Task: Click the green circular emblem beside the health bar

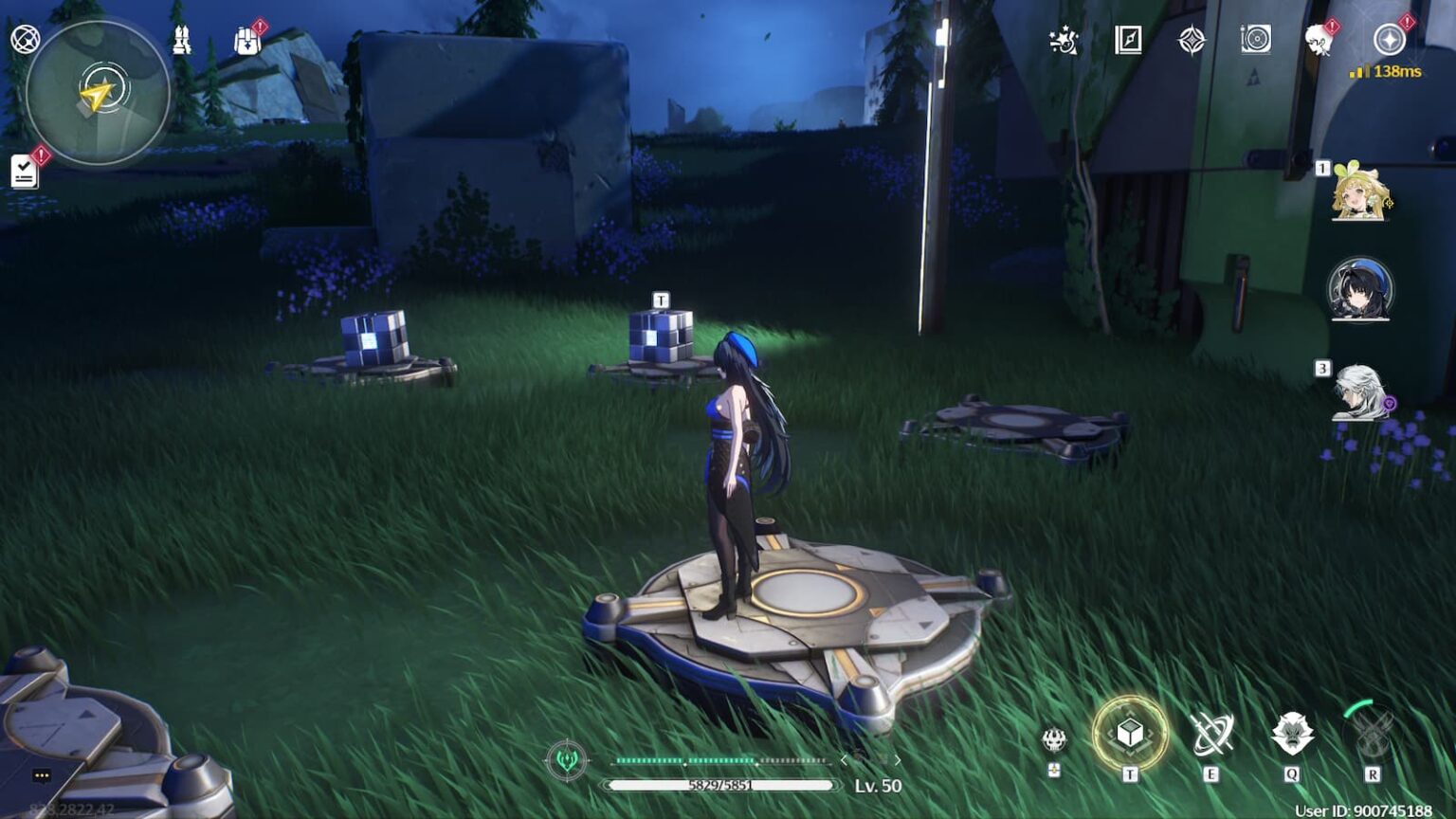Action: pos(567,760)
